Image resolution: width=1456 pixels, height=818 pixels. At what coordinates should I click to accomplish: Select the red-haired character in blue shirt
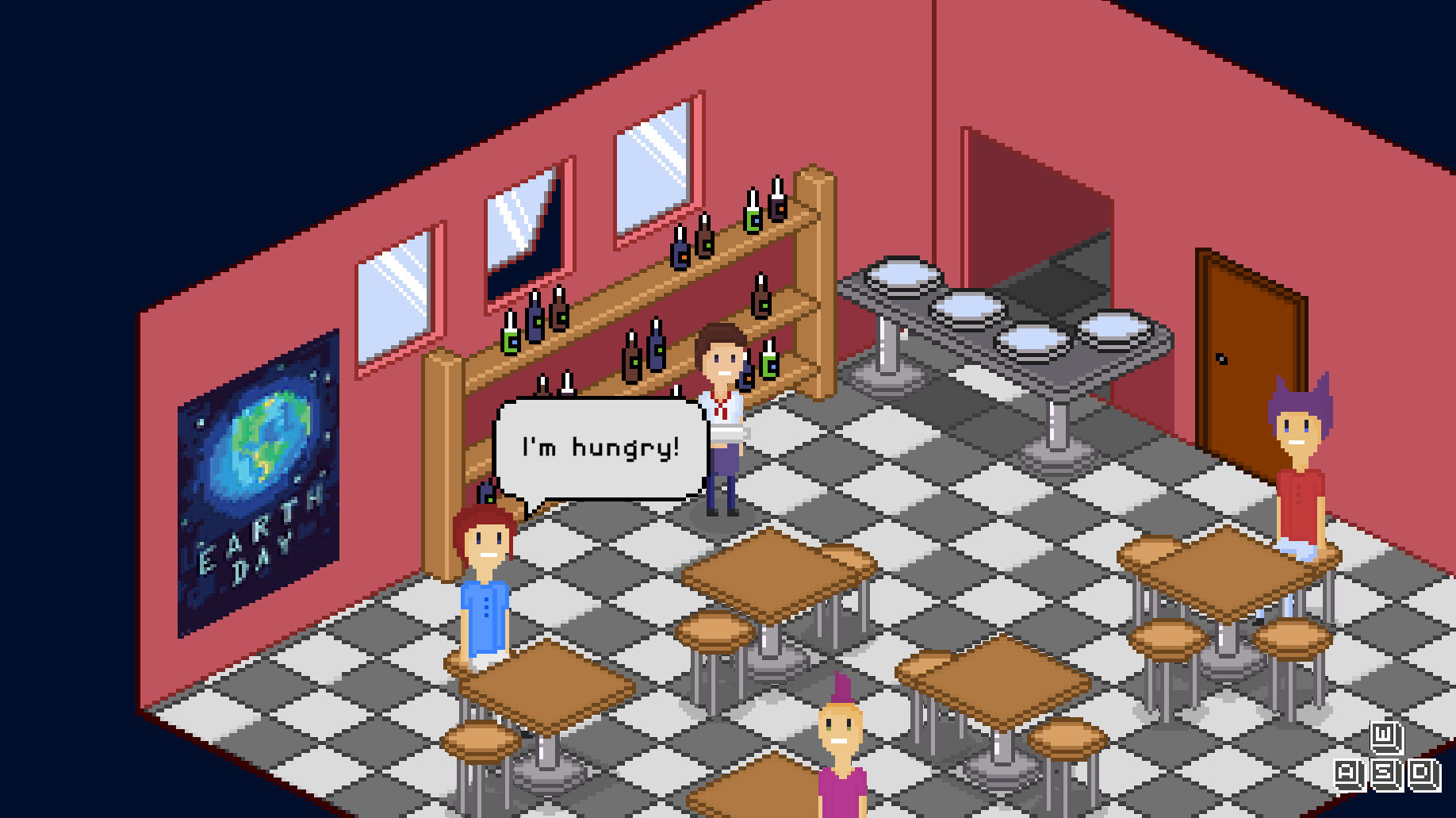click(x=485, y=587)
